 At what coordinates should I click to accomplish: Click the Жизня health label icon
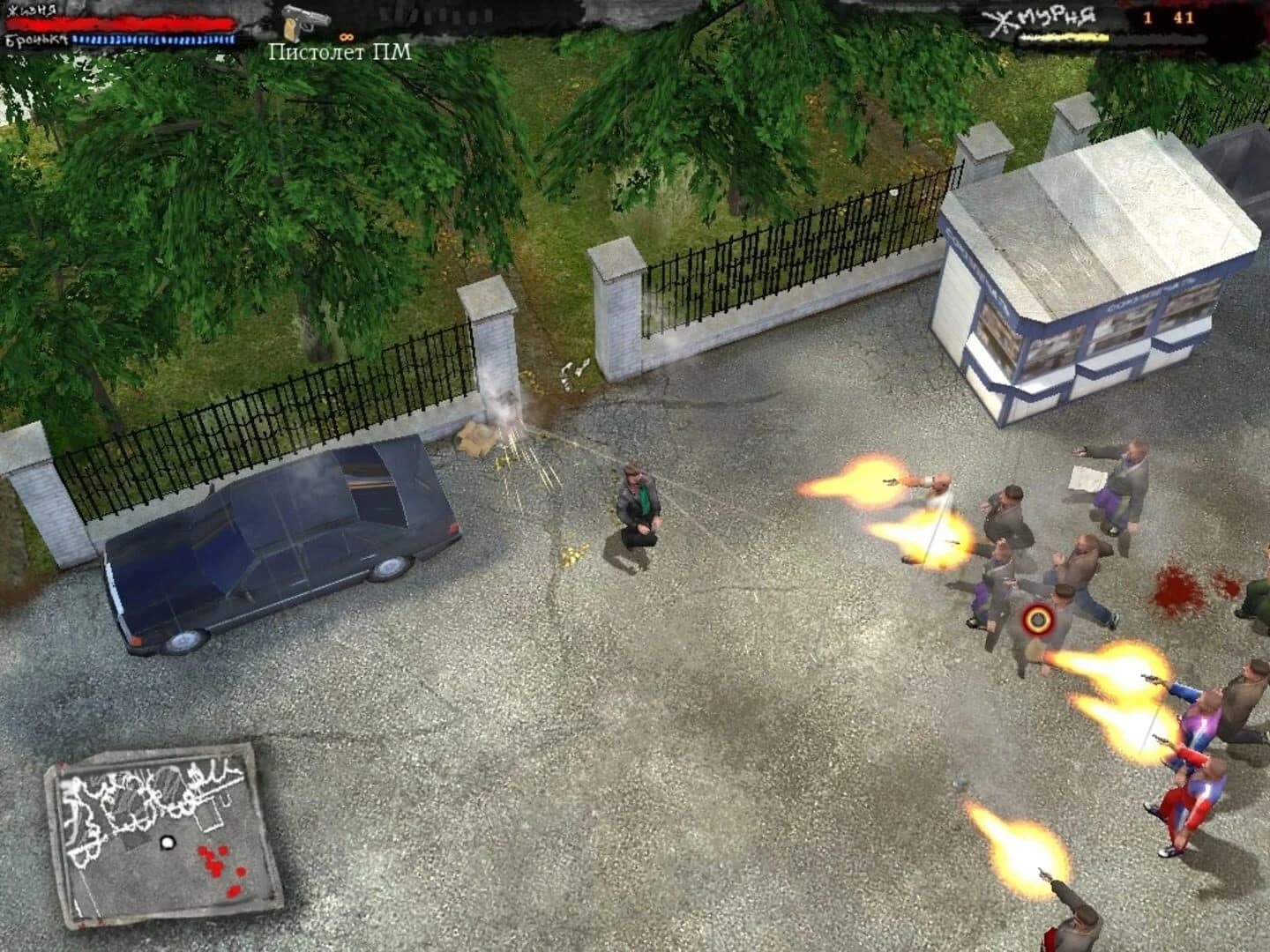pos(33,9)
